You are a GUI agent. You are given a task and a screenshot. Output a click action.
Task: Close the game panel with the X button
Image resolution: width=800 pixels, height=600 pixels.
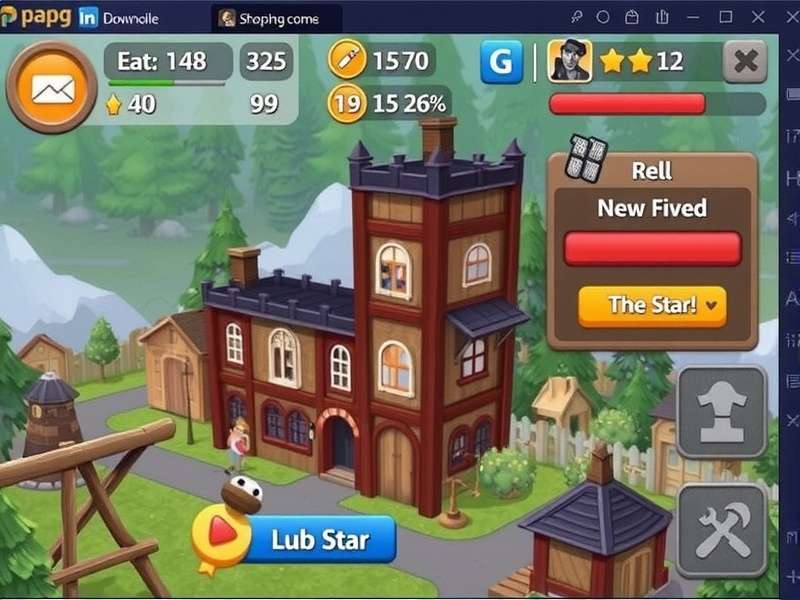(x=744, y=62)
